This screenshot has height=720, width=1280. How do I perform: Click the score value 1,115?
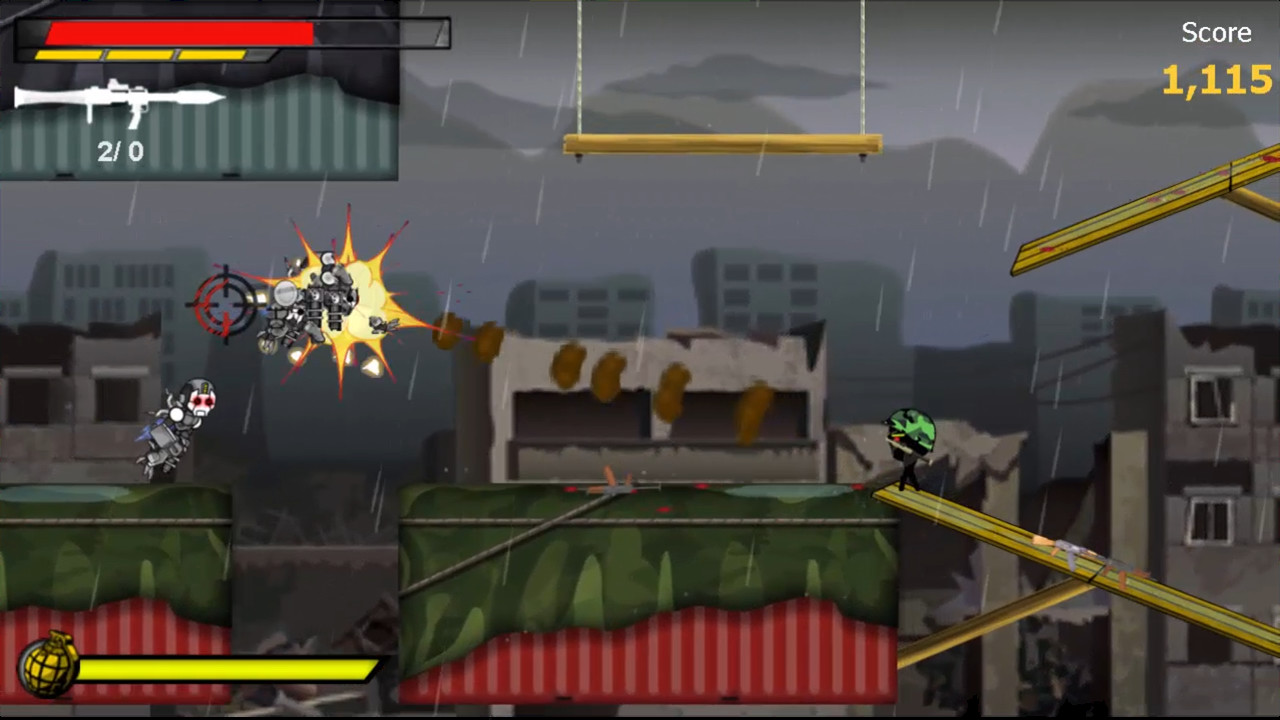(x=1216, y=80)
